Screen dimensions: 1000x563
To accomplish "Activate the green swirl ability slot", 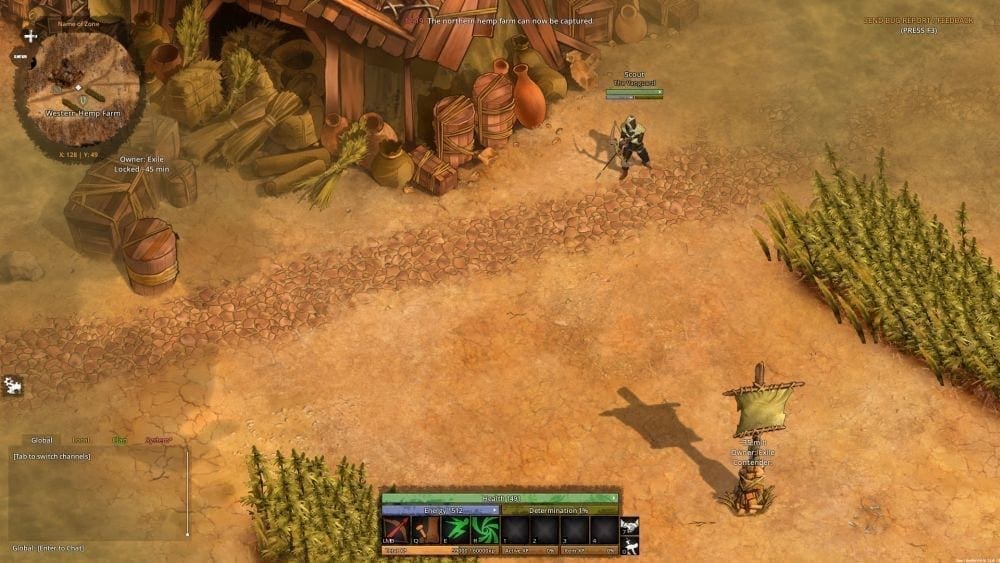I will pos(485,530).
